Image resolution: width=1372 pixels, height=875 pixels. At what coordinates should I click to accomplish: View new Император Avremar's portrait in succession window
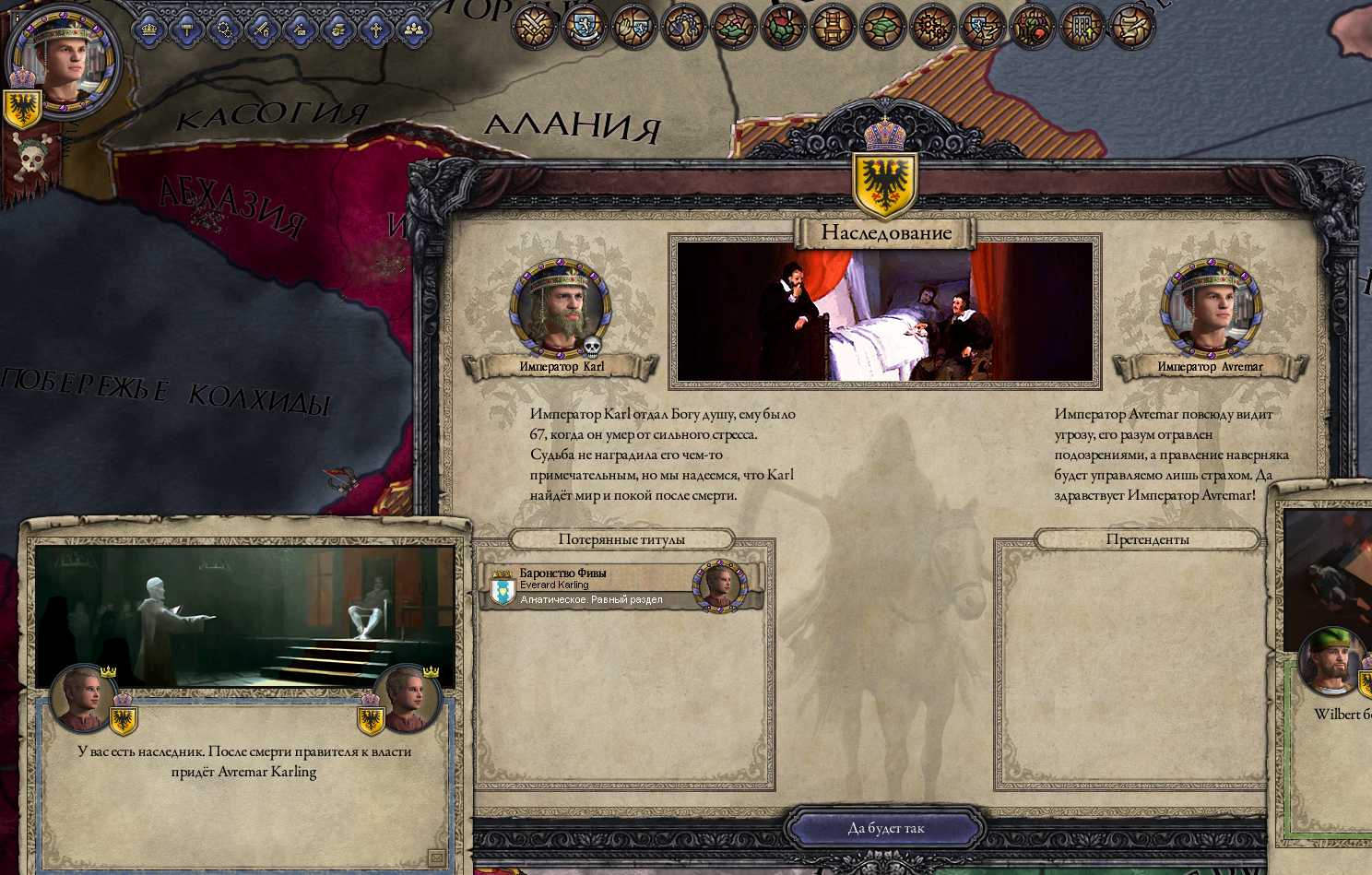click(x=1210, y=309)
